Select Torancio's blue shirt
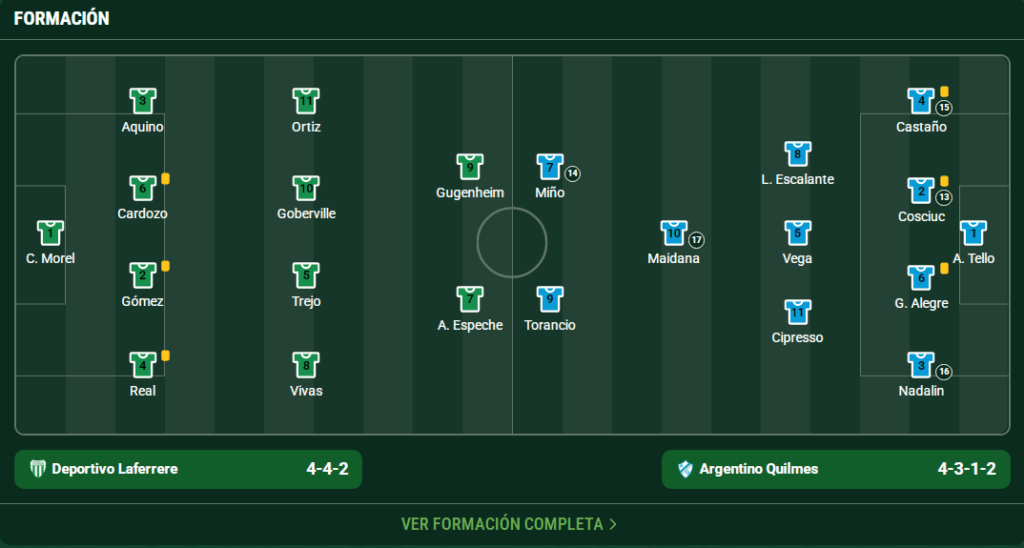Screen dimensions: 1024x548 pos(550,299)
